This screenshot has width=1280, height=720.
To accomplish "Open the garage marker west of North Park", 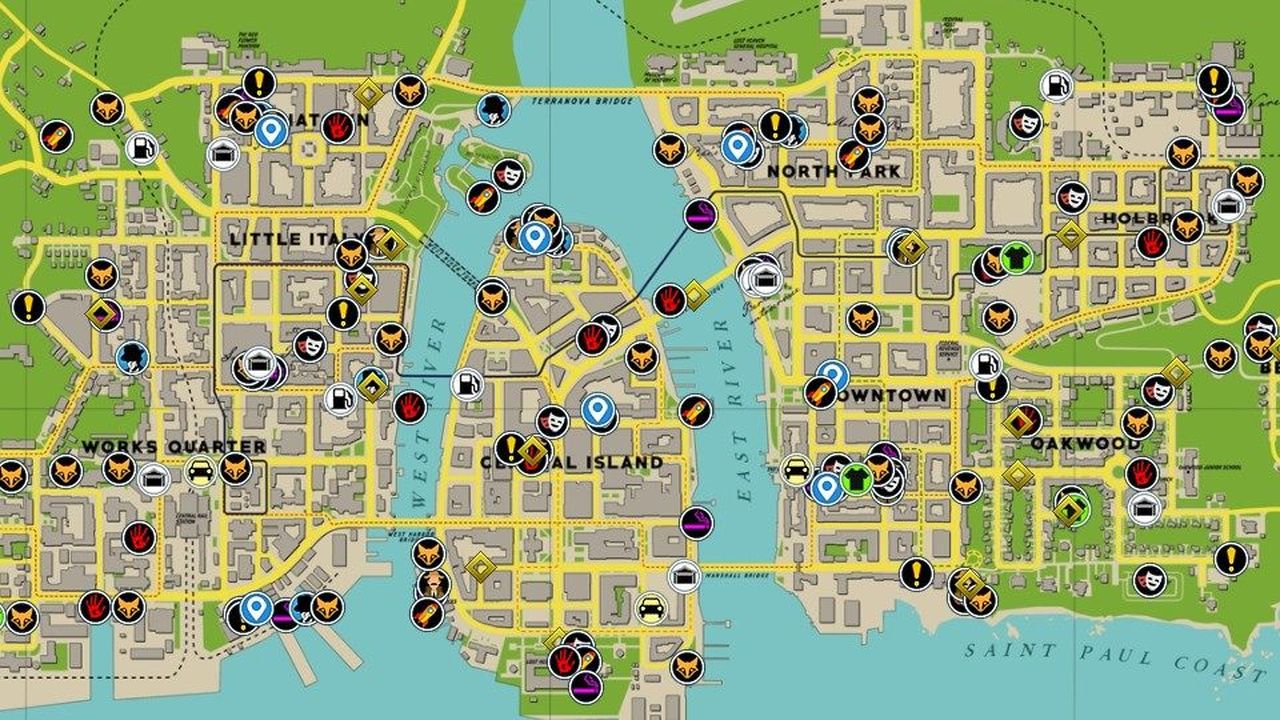I will (763, 278).
